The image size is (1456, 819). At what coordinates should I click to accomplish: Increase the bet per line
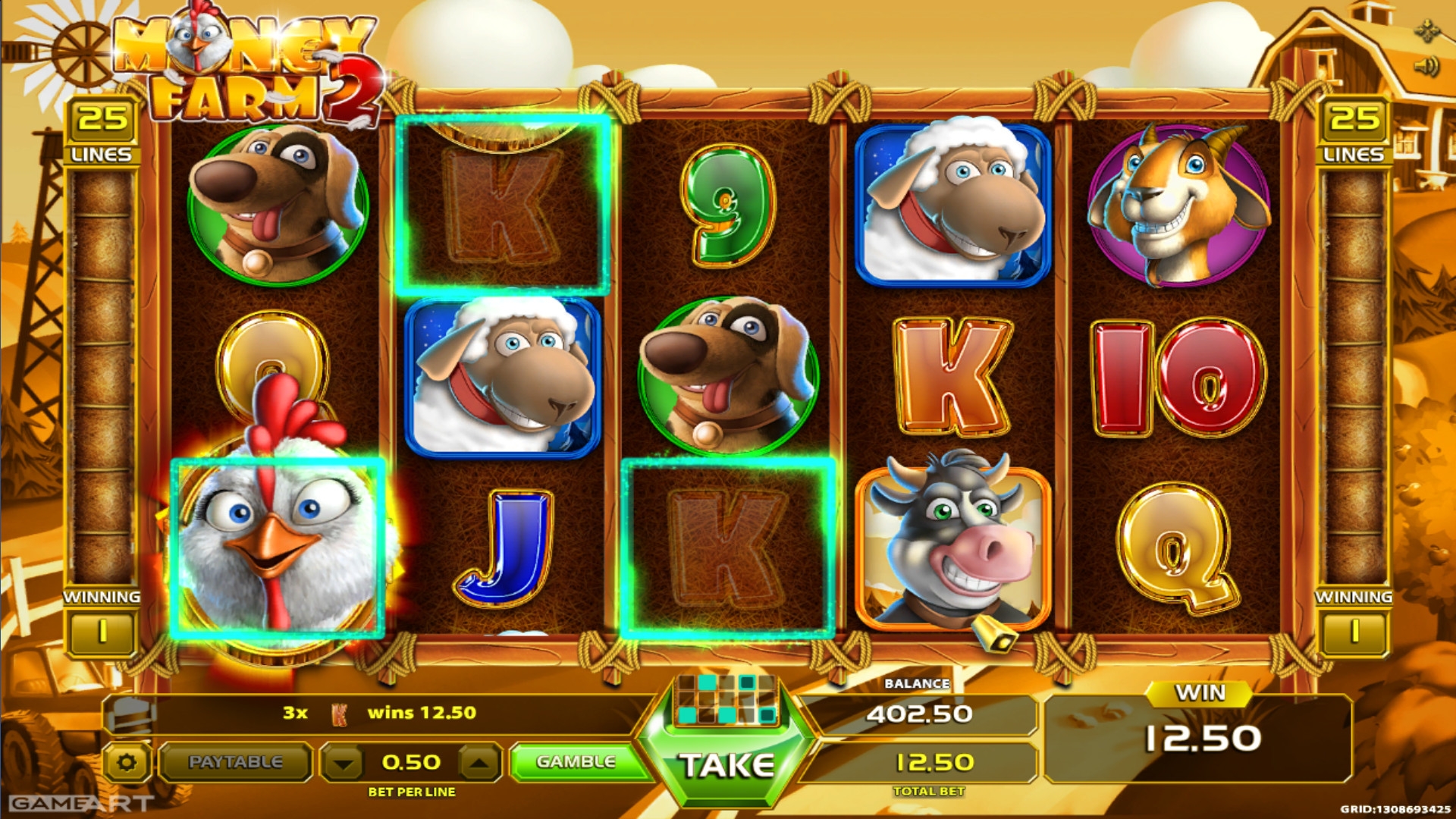point(479,763)
